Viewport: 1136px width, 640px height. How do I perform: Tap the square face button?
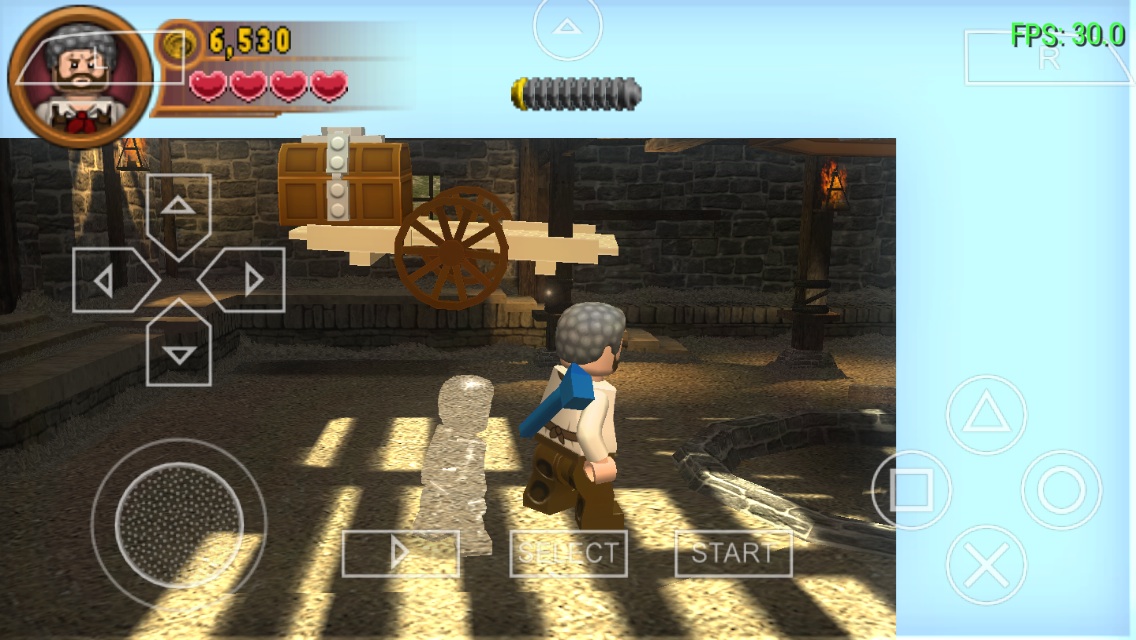tap(910, 490)
